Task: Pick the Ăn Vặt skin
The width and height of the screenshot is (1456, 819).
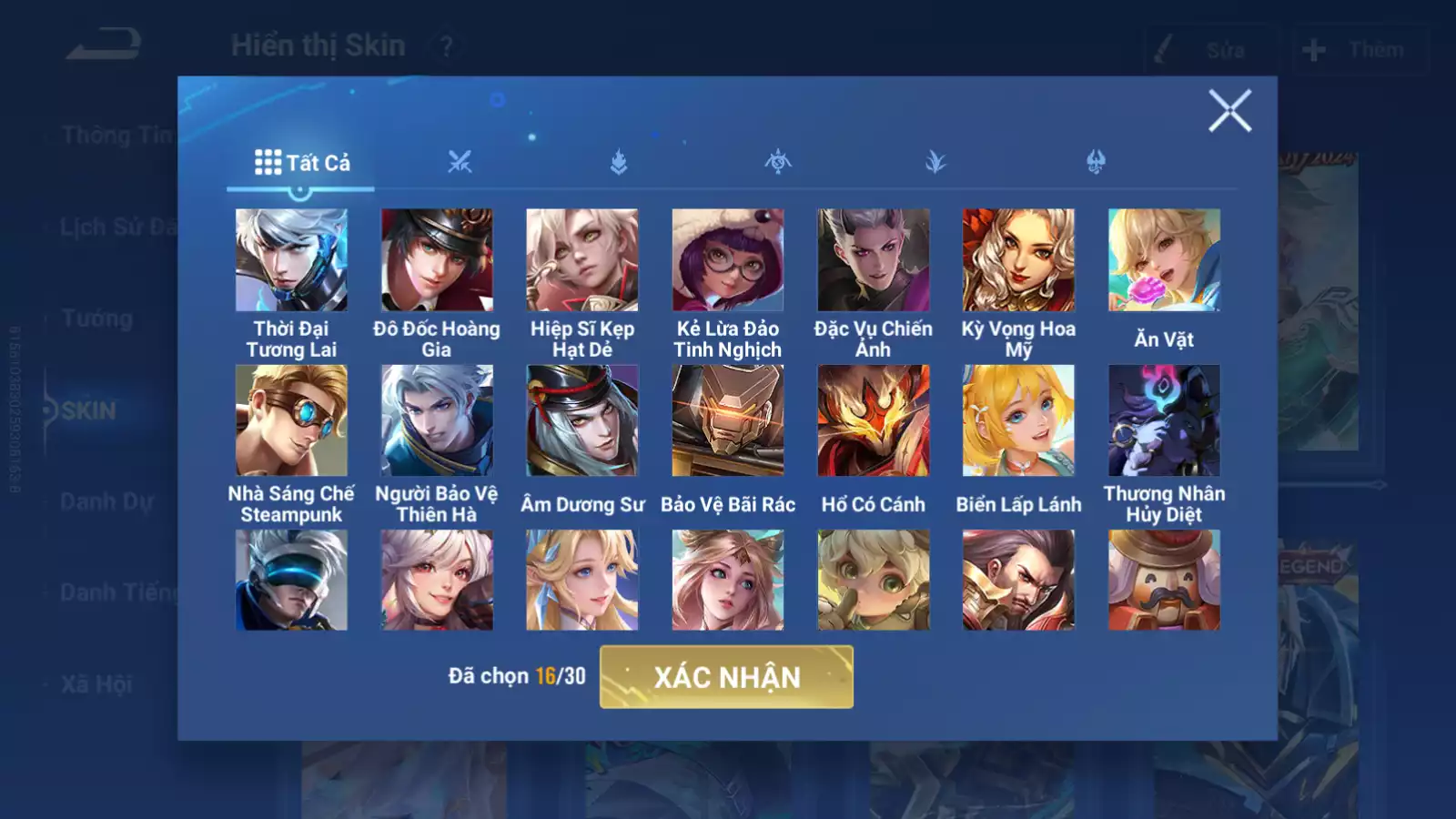Action: 1164,260
